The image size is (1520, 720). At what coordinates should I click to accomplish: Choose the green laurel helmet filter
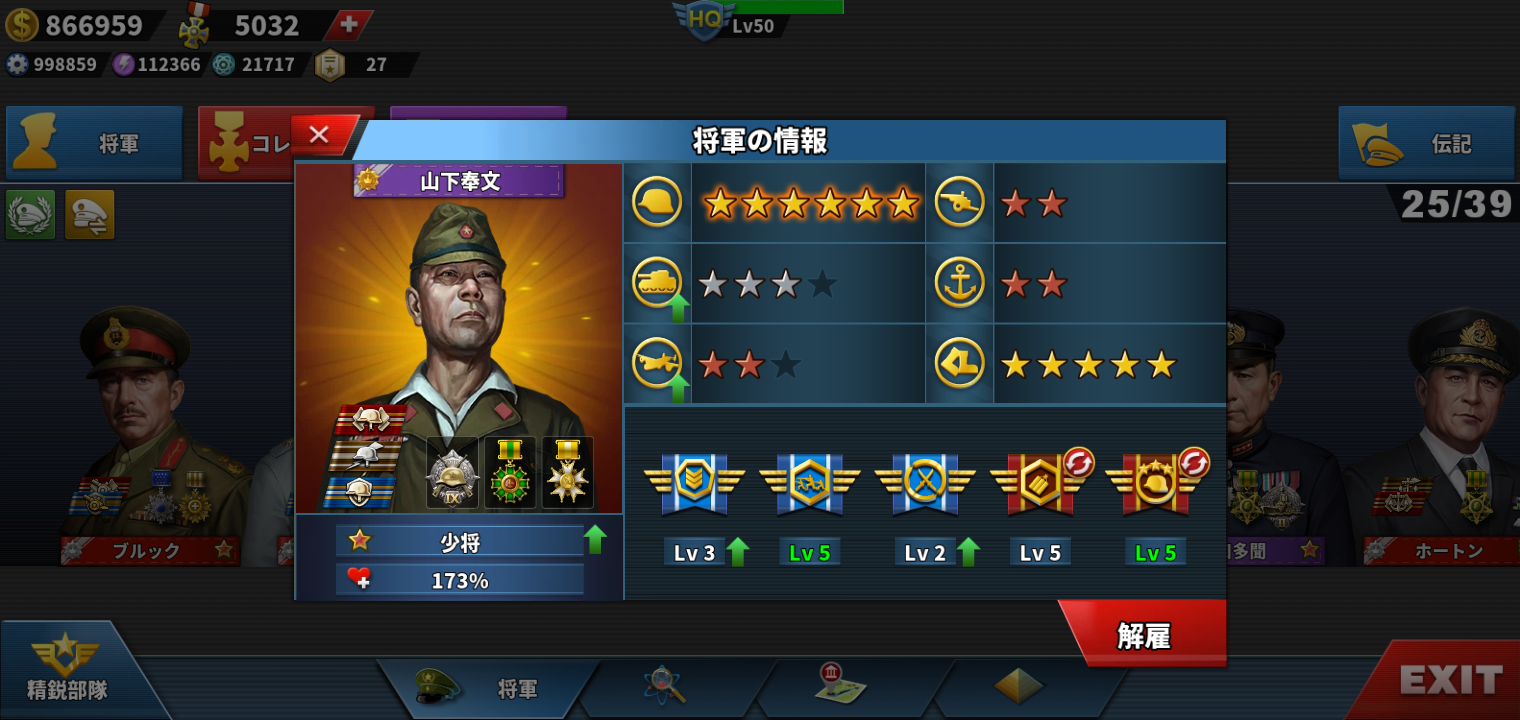[x=30, y=214]
